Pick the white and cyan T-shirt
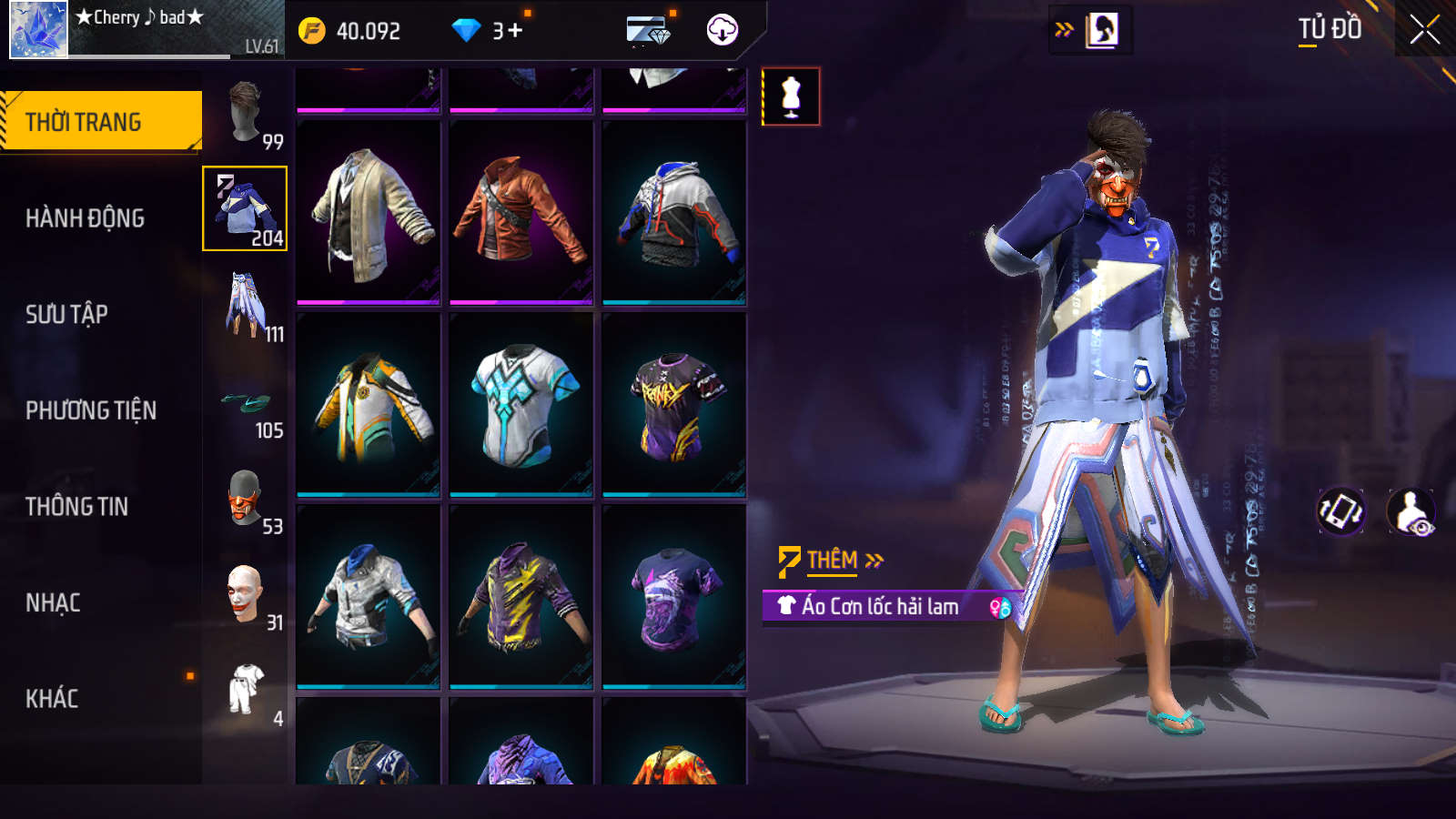 pyautogui.click(x=521, y=404)
